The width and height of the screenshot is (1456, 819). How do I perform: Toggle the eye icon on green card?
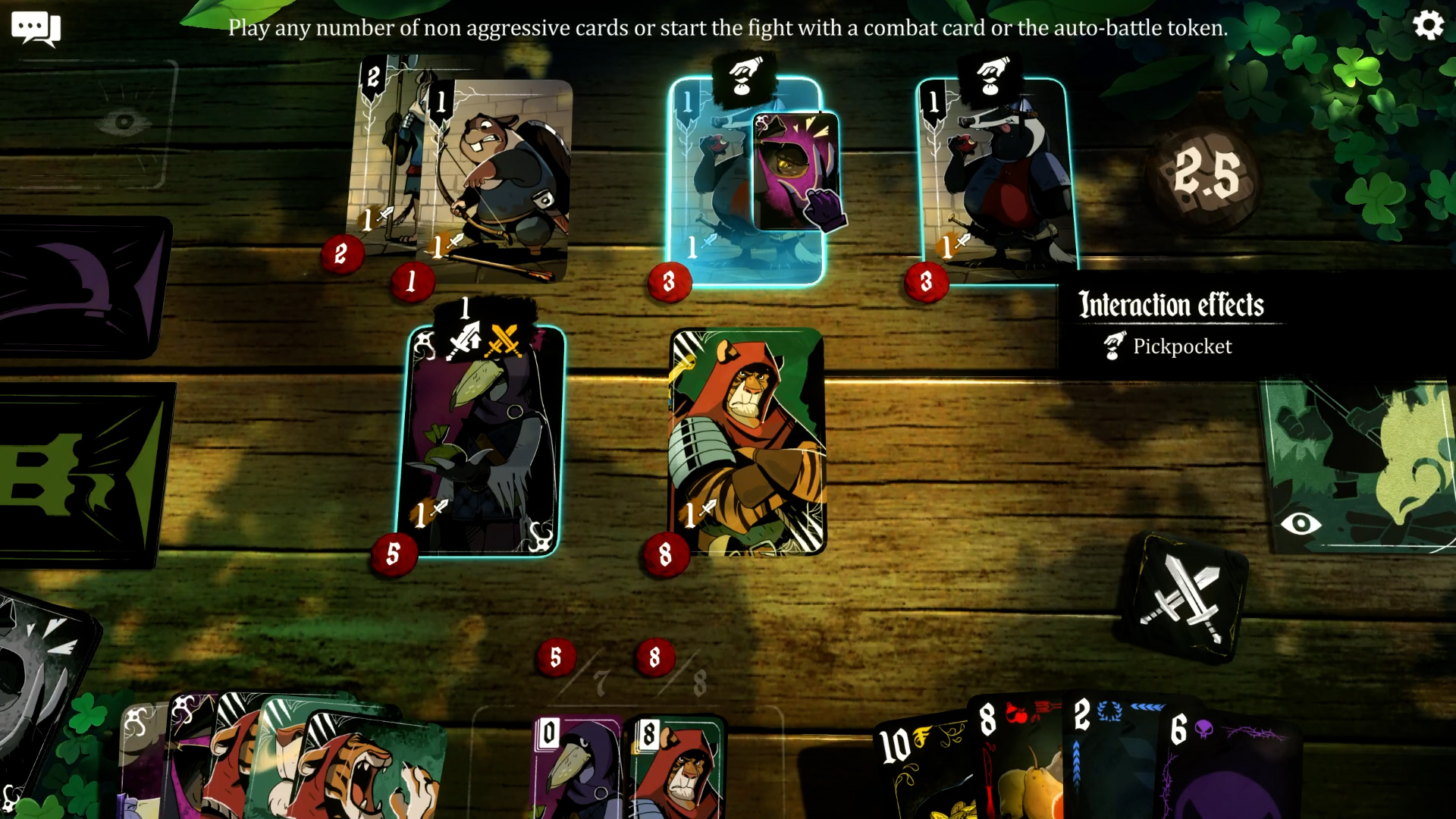(x=1301, y=523)
